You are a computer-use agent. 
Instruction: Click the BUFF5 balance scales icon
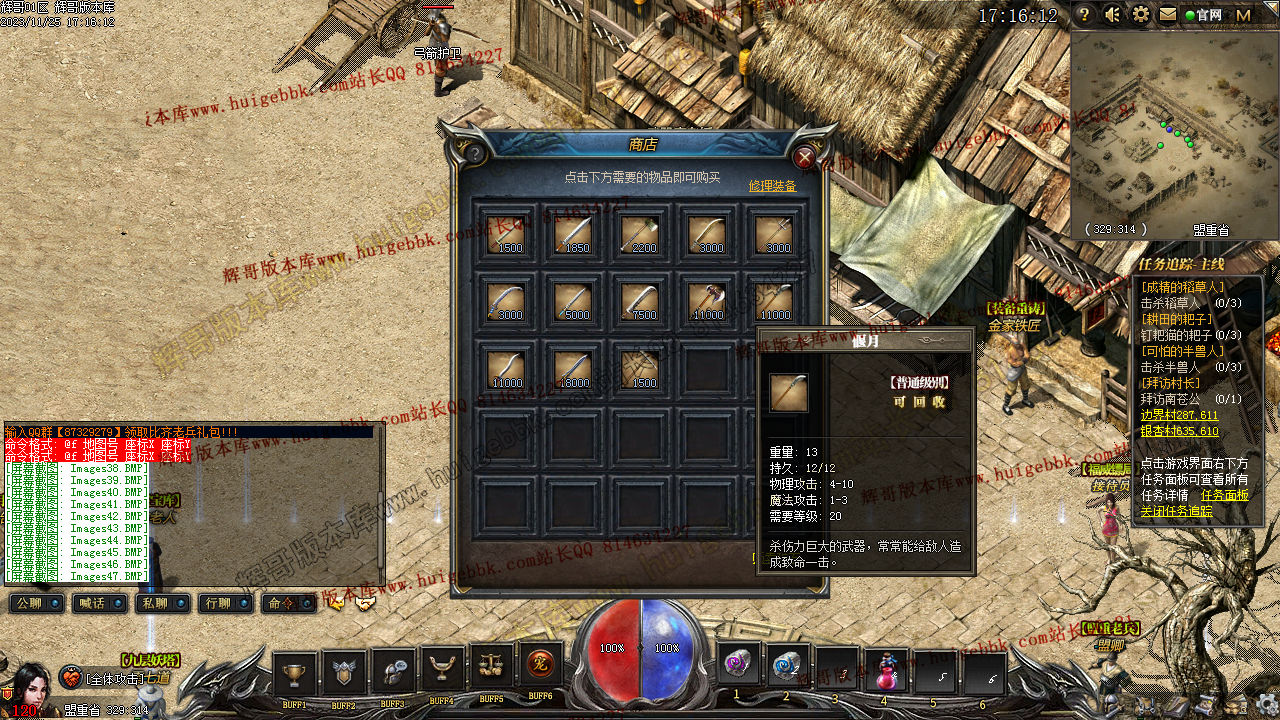[x=491, y=667]
